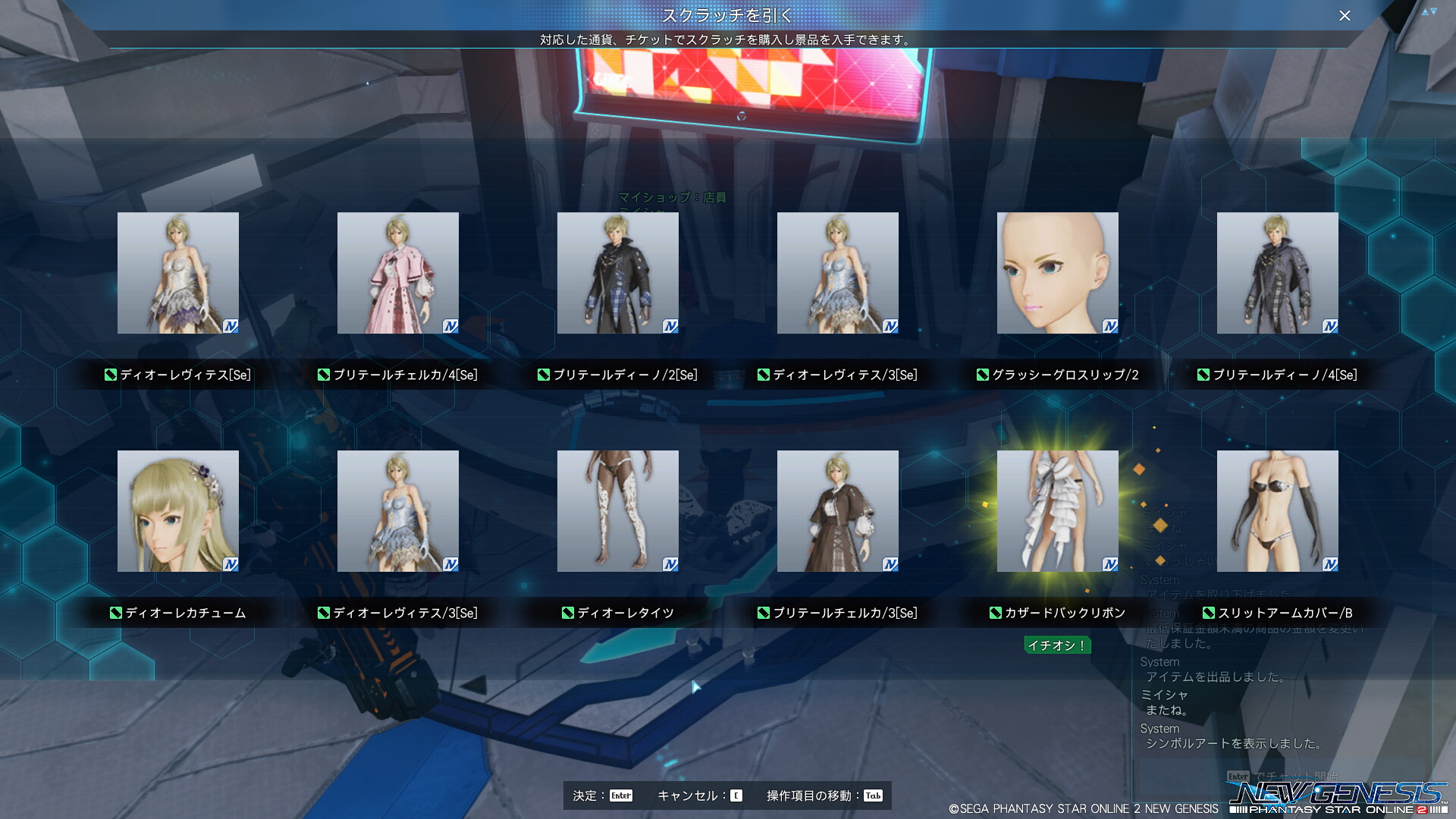1456x819 pixels.
Task: Pick the brown プリテールチェルカ/3[Se] outfit
Action: point(838,511)
